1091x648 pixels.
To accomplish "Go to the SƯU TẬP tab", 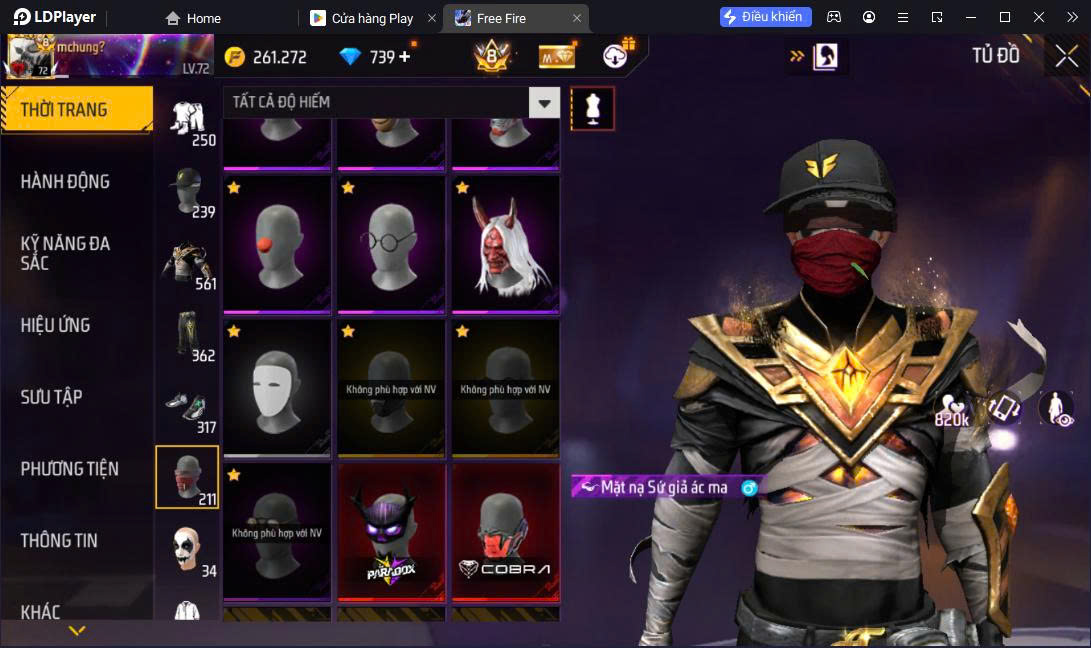I will 52,397.
